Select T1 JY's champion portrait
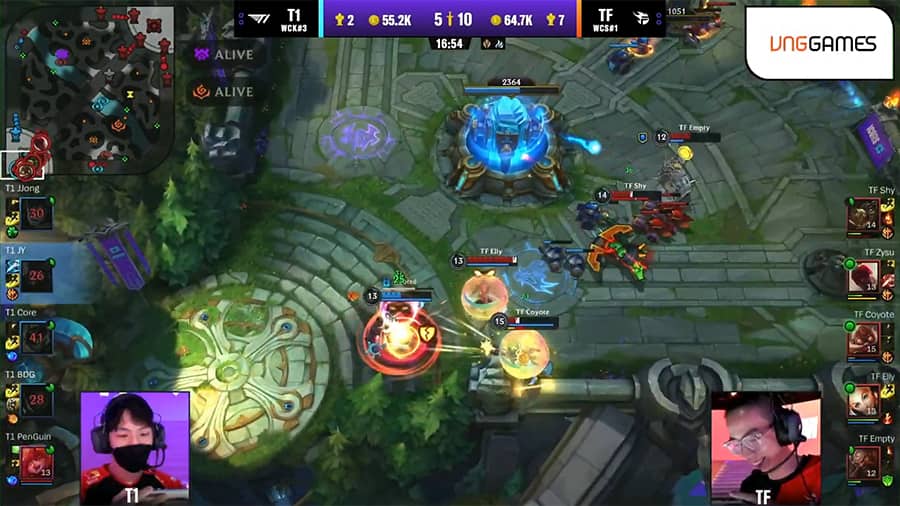The height and width of the screenshot is (506, 900). [x=37, y=276]
